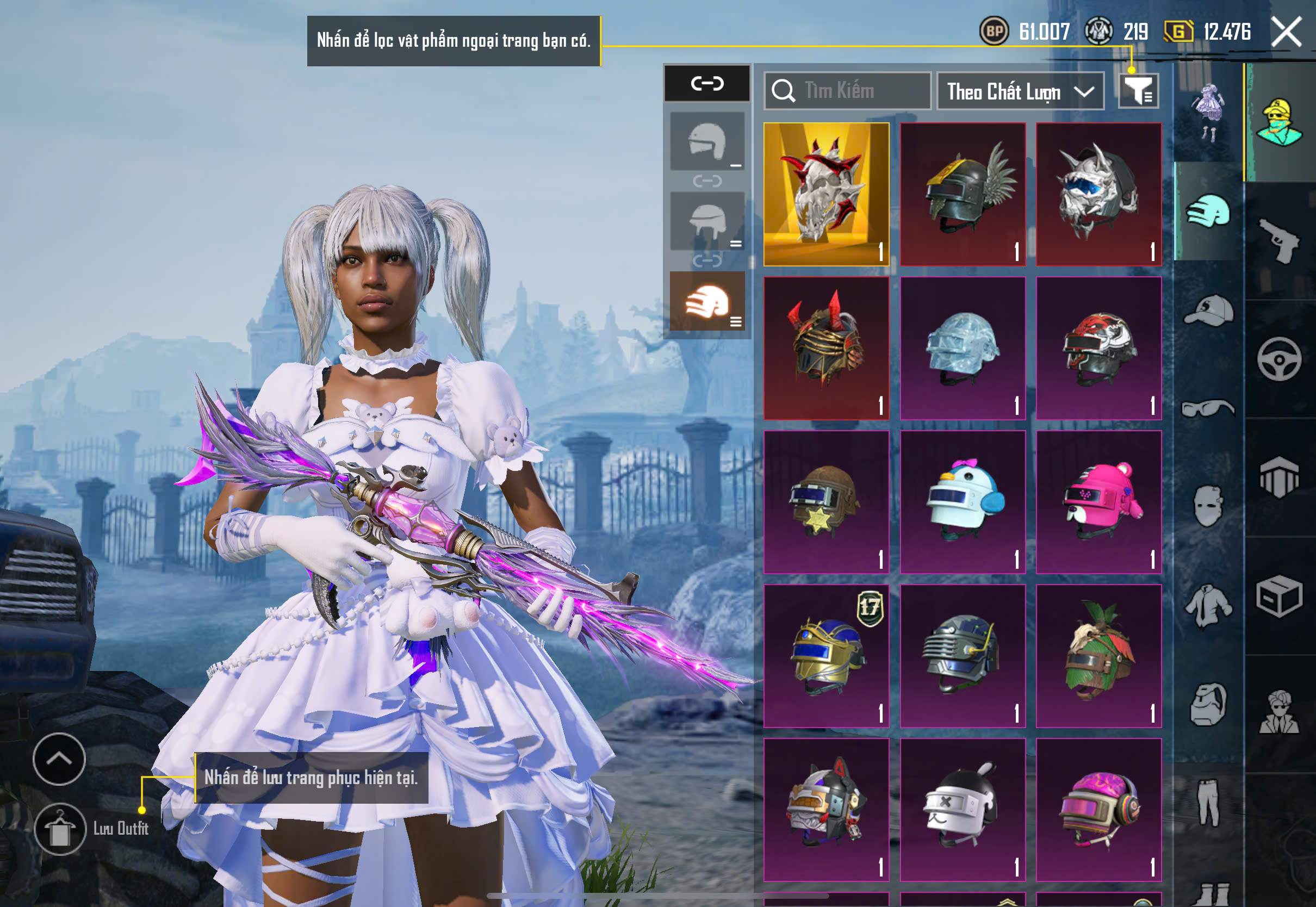
Task: Open the steering wheel vehicle tab
Action: [x=1280, y=359]
